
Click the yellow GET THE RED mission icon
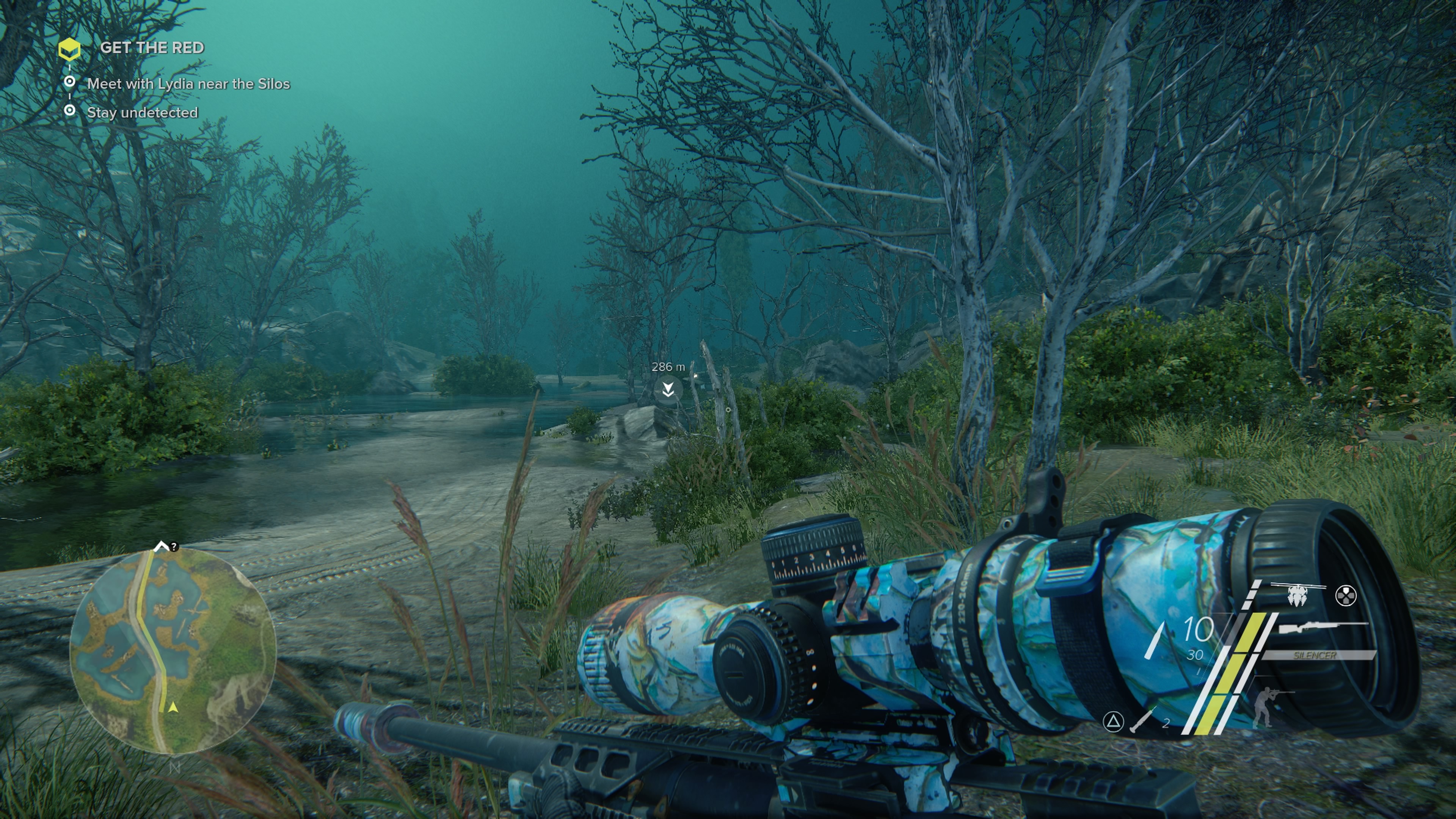pyautogui.click(x=69, y=49)
